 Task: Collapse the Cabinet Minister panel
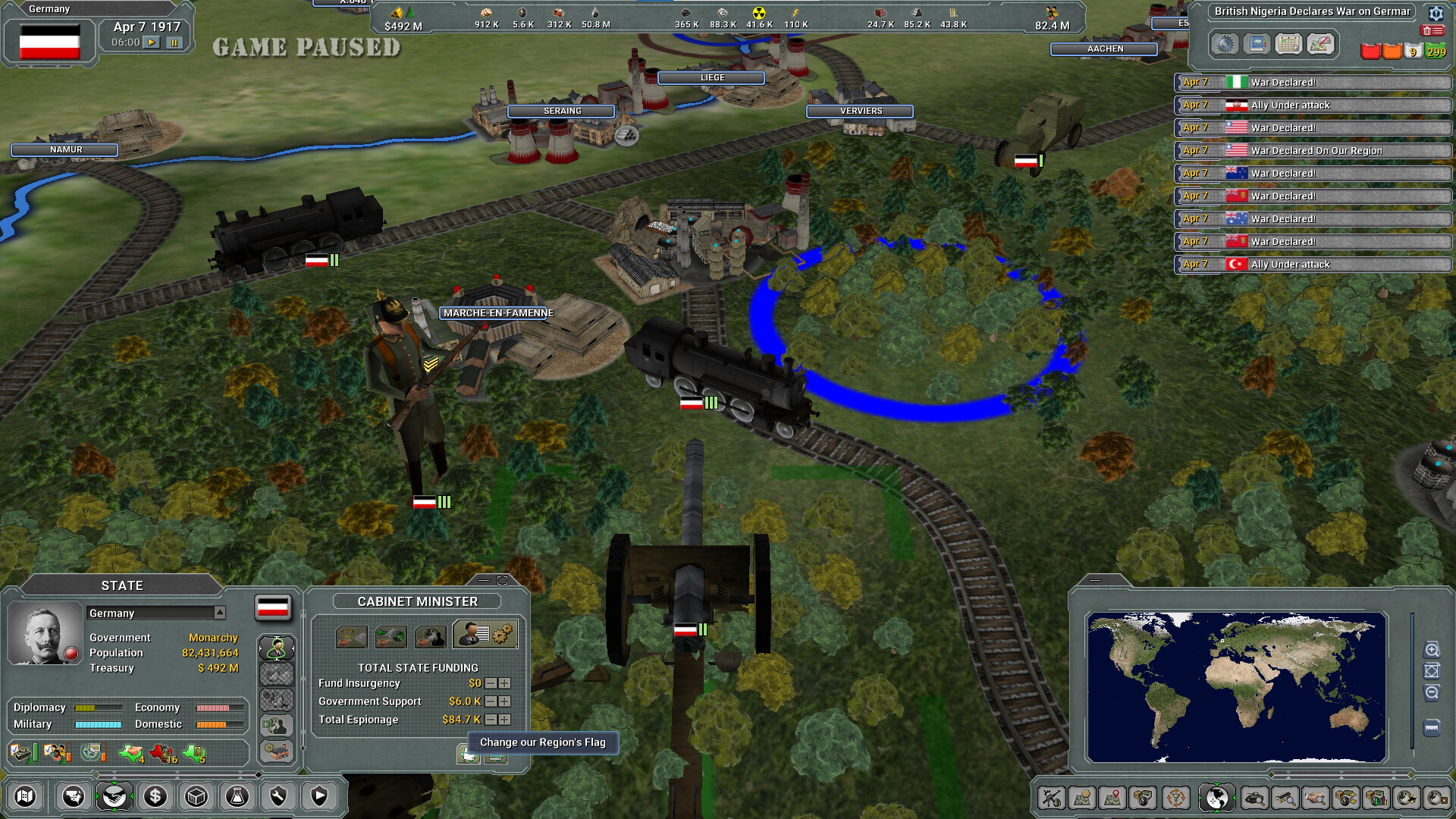[x=484, y=580]
